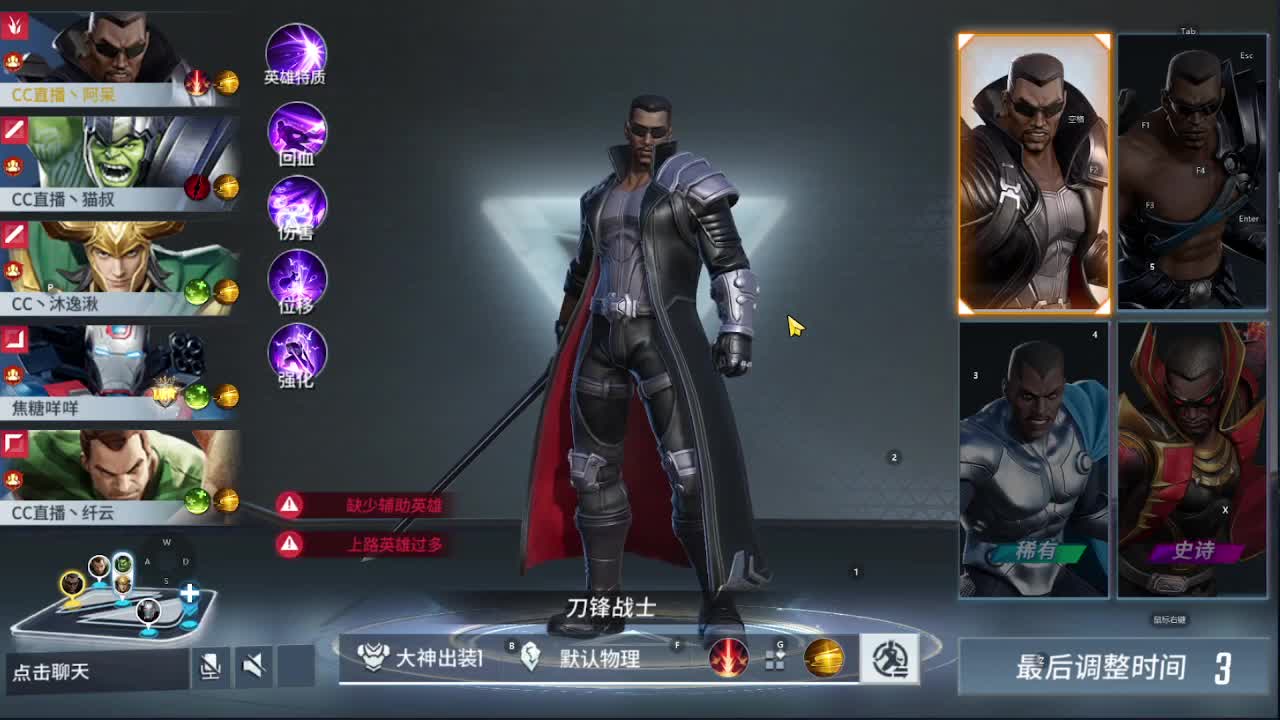
Task: Select the 伤害 damage trait icon
Action: click(x=295, y=205)
